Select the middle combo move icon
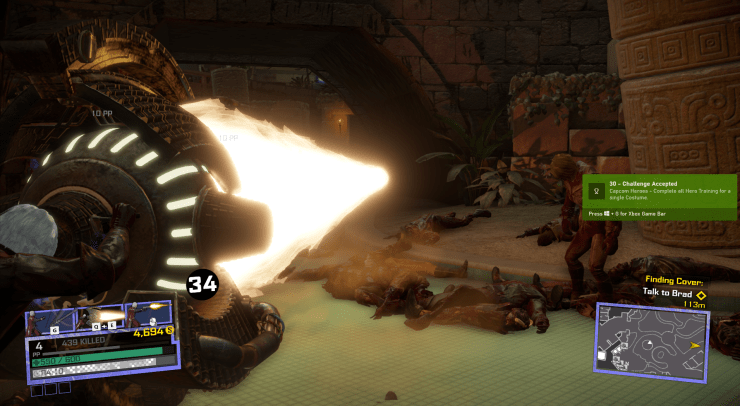This screenshot has height=406, width=740. (x=99, y=319)
